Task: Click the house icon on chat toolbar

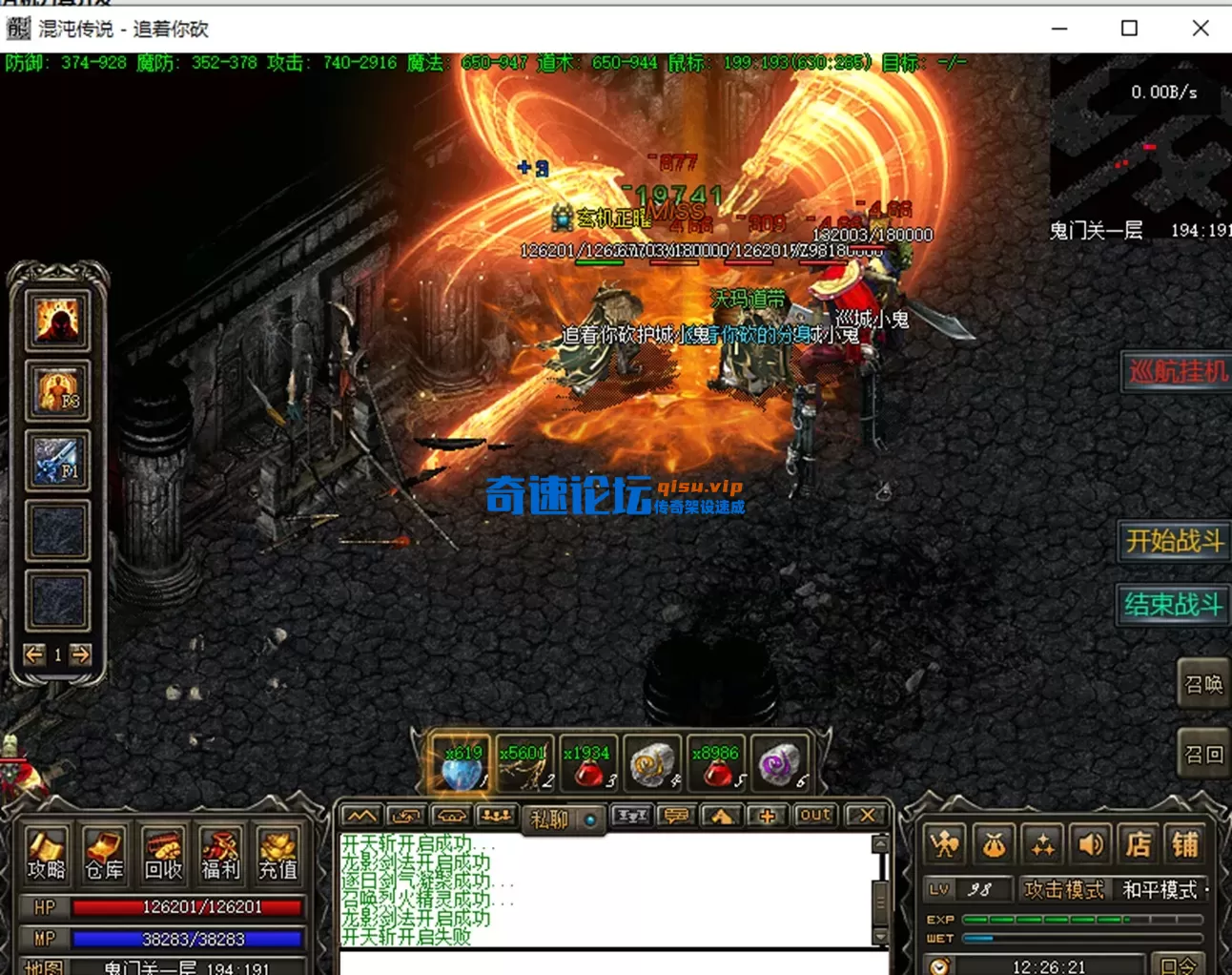Action: coord(721,815)
